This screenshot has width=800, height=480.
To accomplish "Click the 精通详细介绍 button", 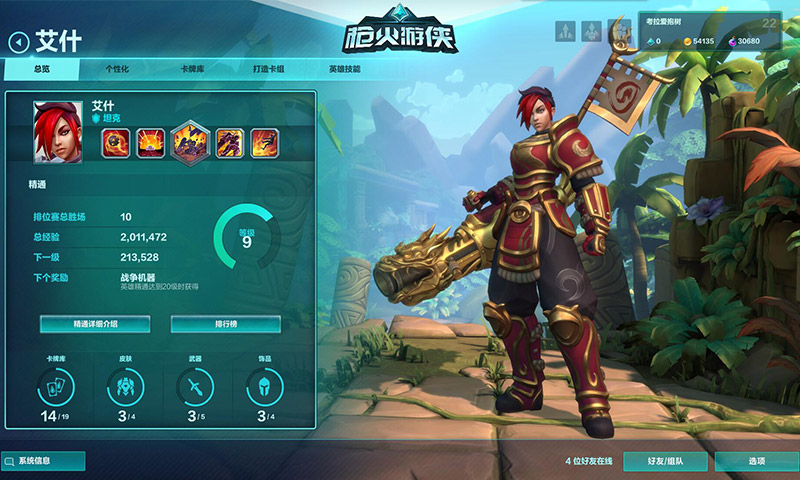I will tap(95, 324).
